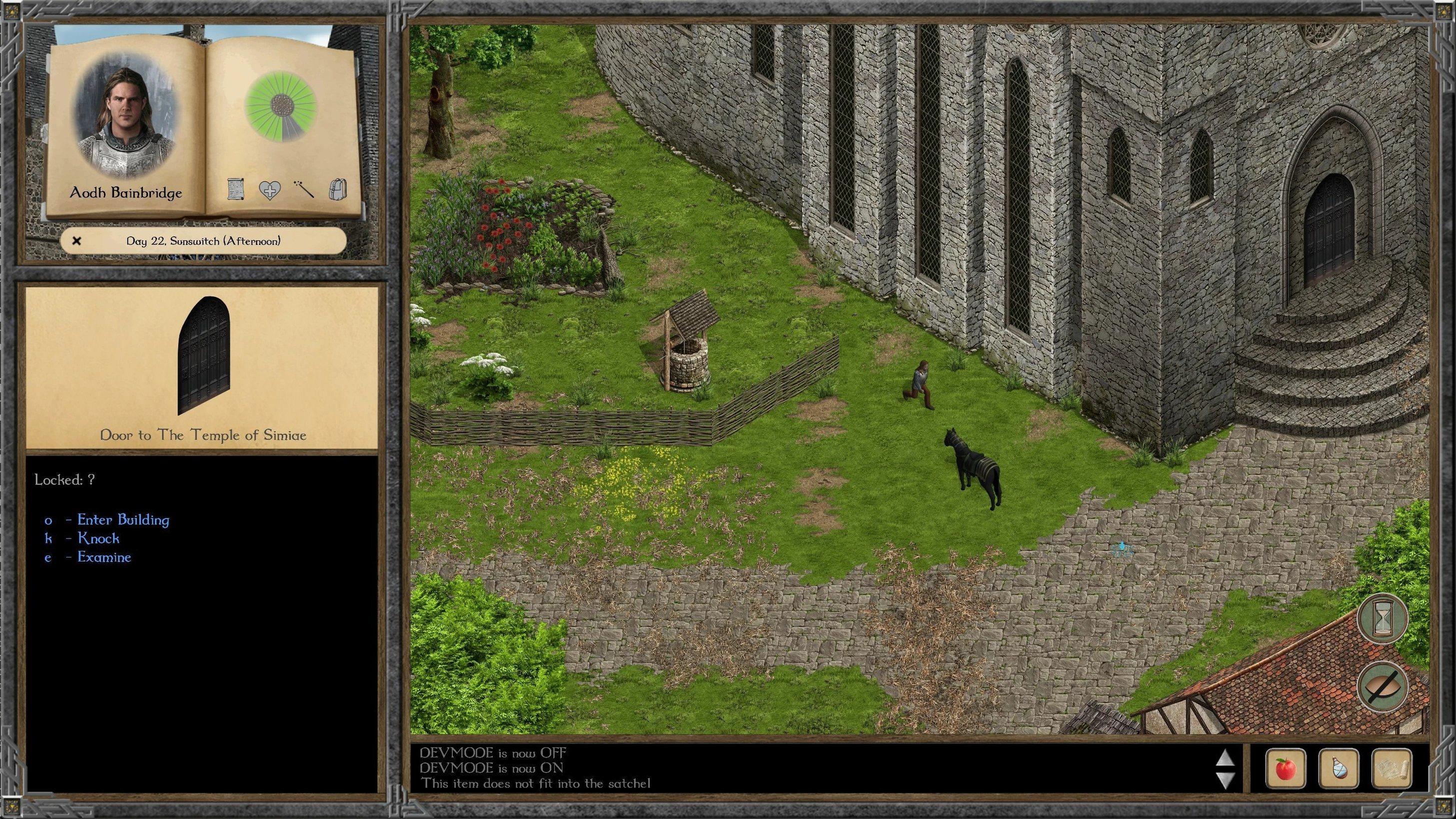Select the water flask button

coord(1339,768)
